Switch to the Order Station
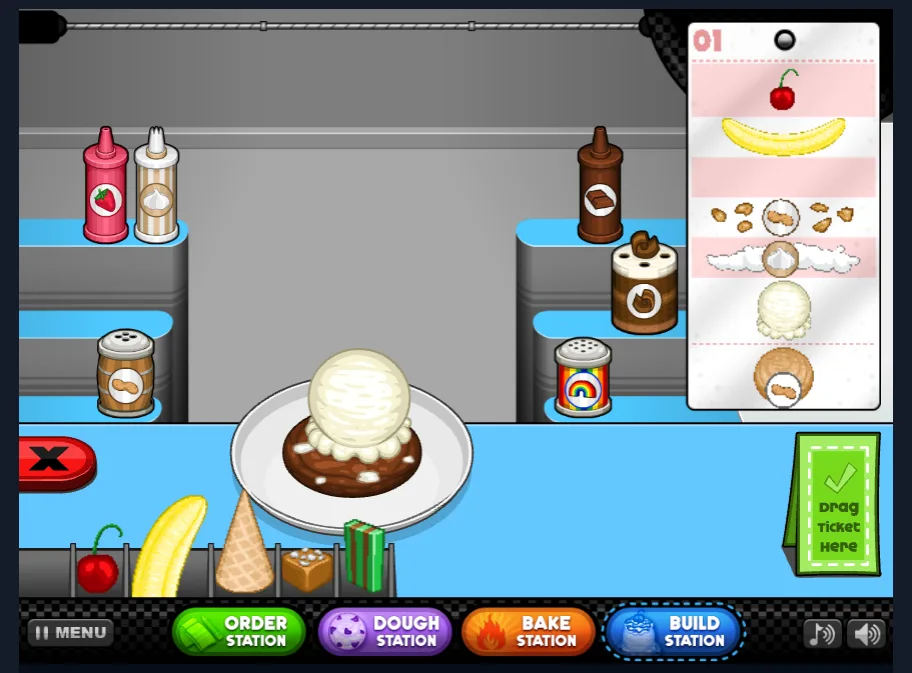 tap(239, 632)
